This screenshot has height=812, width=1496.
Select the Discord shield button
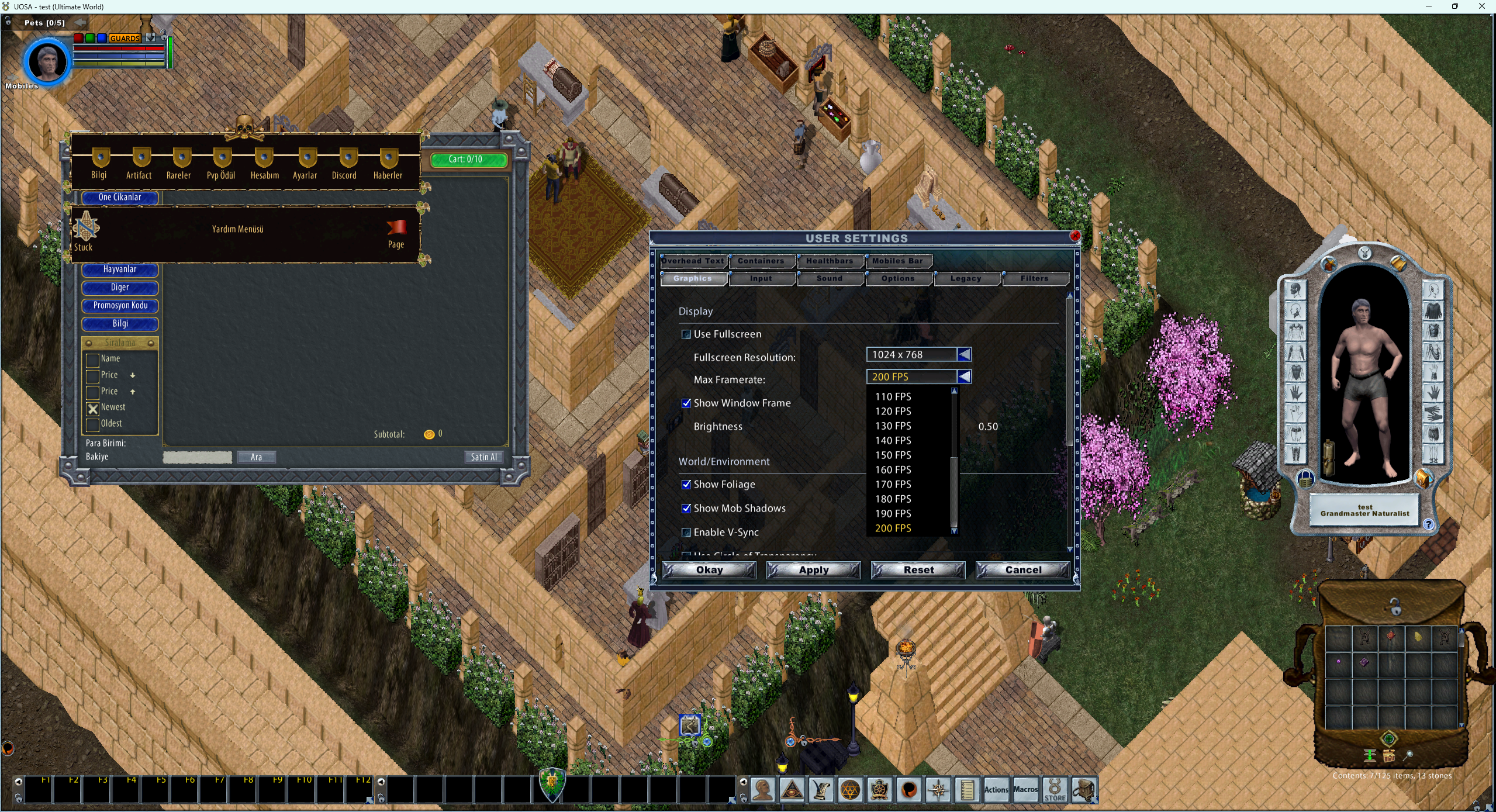click(x=344, y=164)
